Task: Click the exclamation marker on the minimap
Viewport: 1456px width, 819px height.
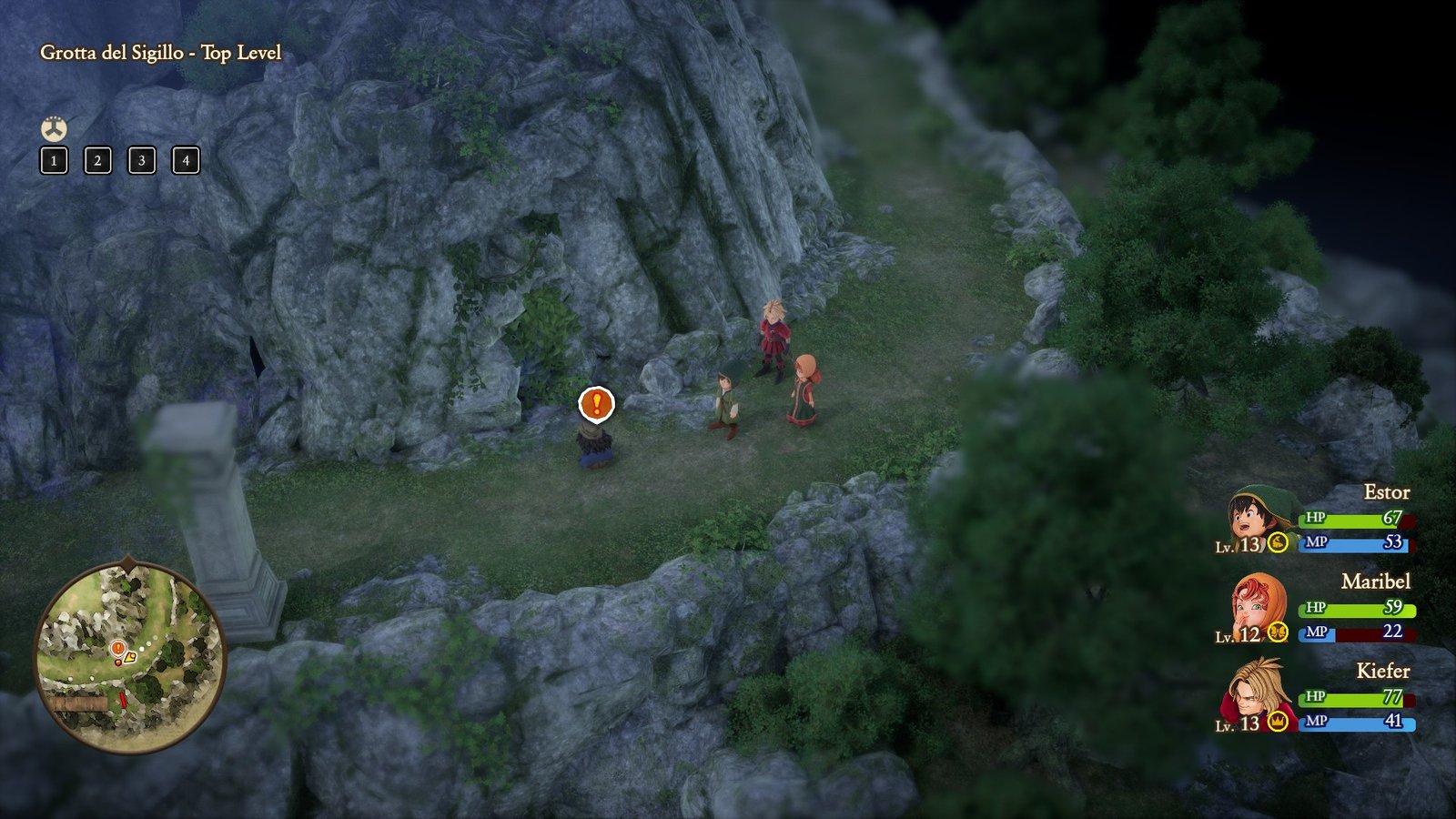Action: pos(117,648)
